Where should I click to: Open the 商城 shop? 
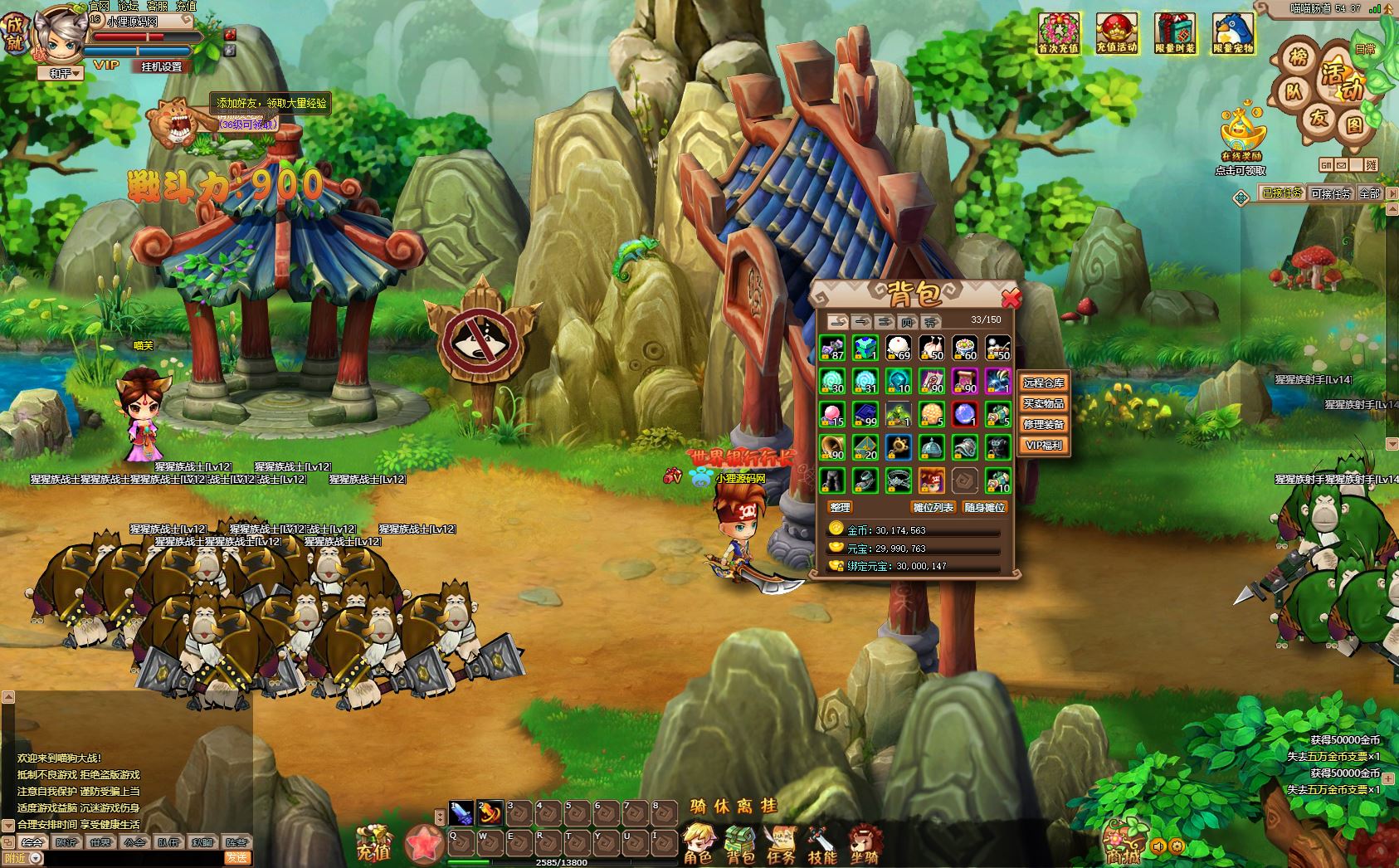pyautogui.click(x=1122, y=842)
